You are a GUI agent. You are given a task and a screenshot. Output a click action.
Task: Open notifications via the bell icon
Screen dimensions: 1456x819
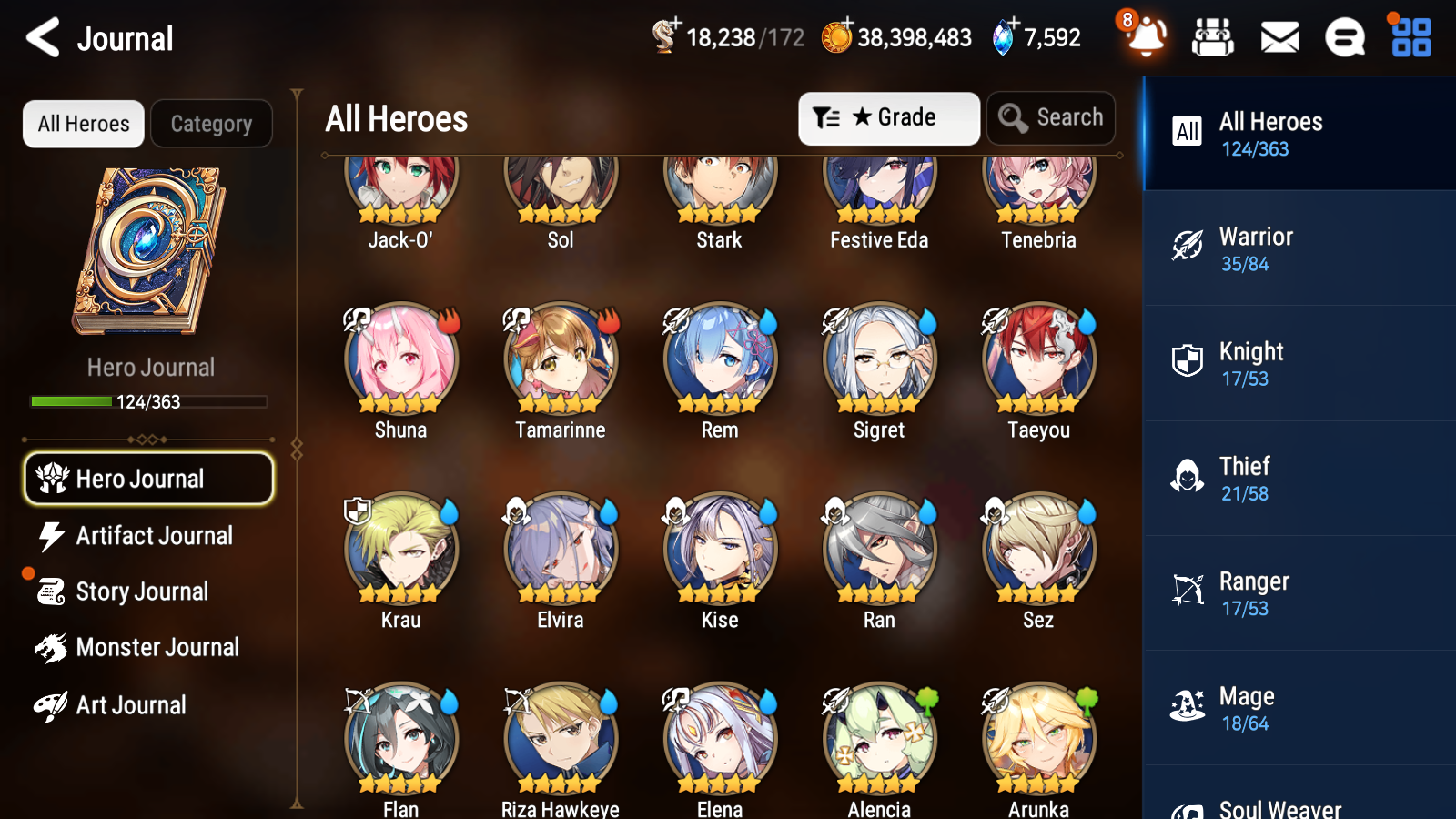click(1146, 37)
